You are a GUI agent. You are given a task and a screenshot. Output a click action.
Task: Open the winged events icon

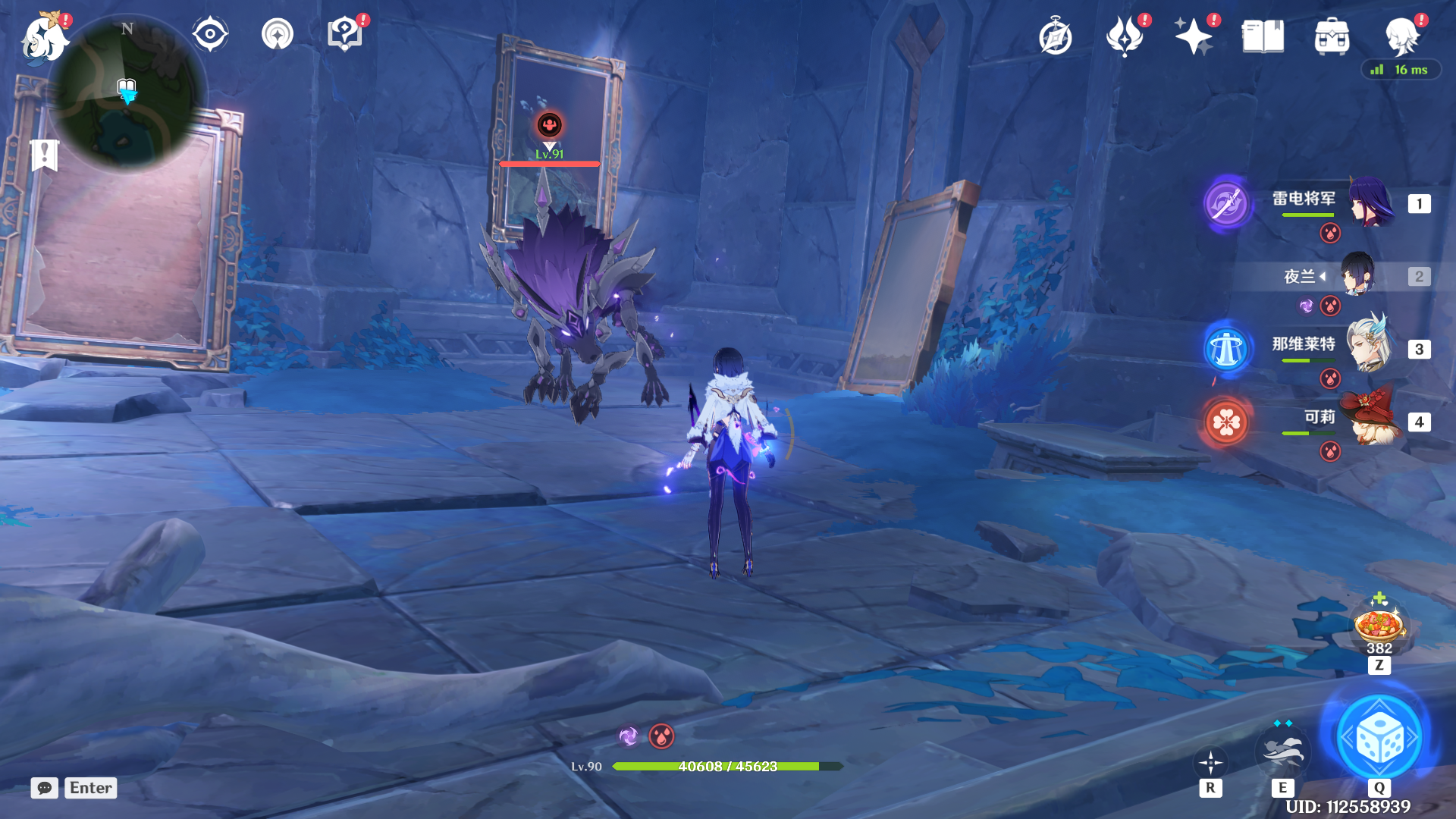1125,36
